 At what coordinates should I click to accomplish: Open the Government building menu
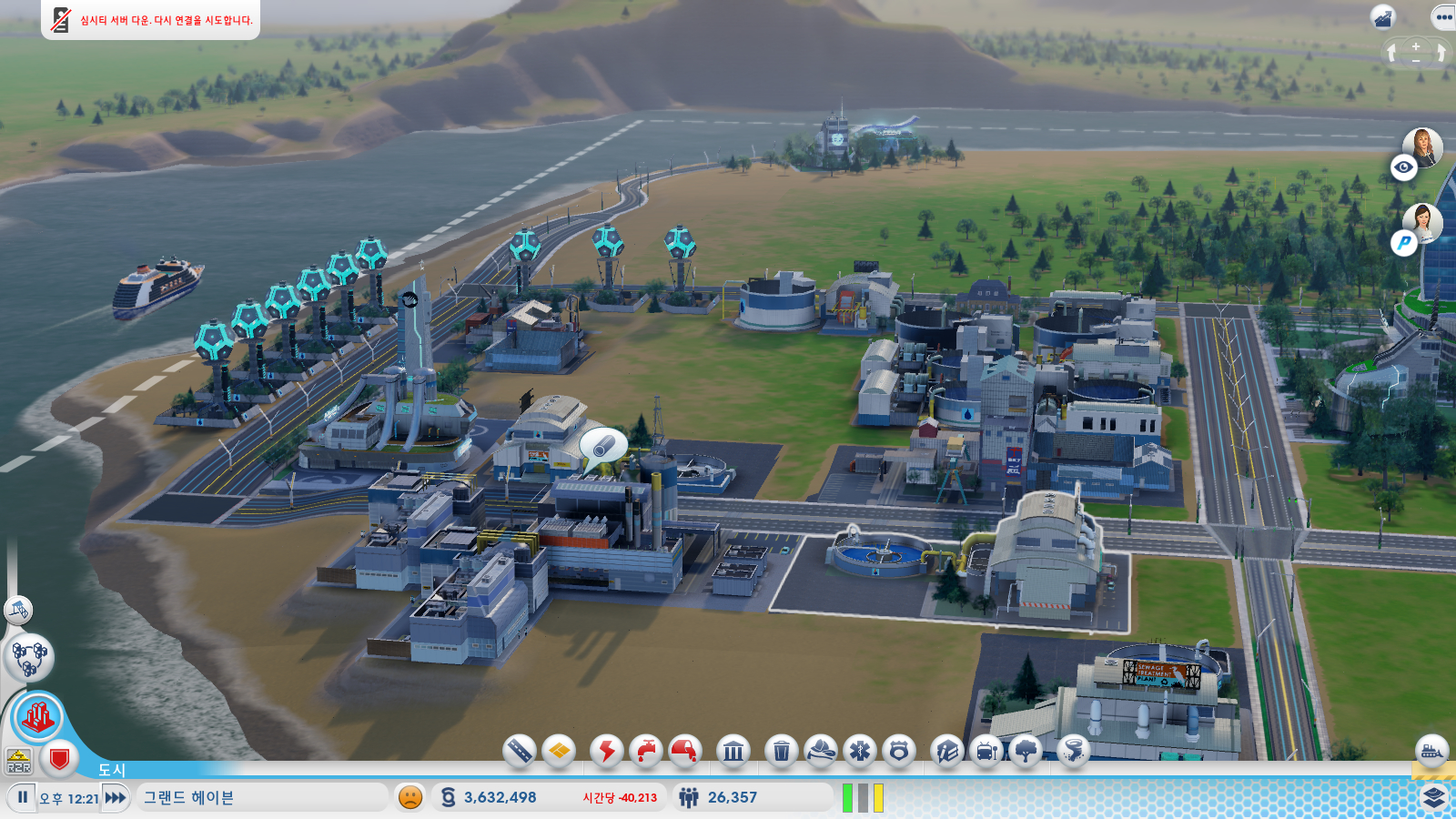[x=733, y=751]
